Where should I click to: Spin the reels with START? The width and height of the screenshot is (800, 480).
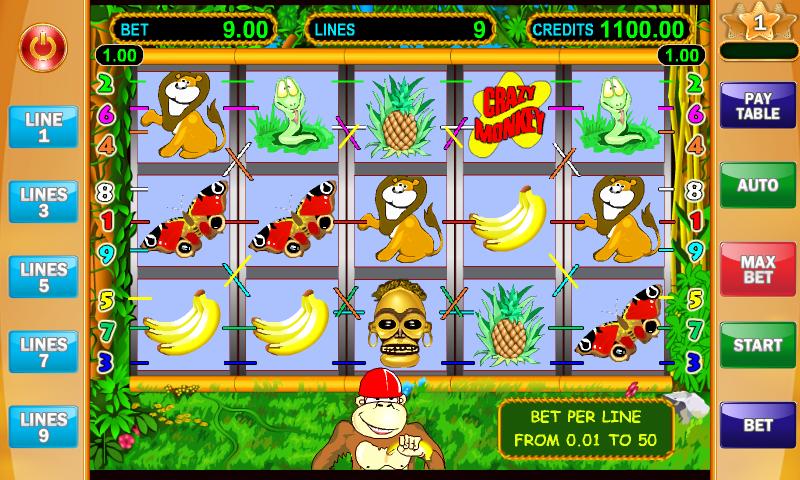pyautogui.click(x=758, y=346)
